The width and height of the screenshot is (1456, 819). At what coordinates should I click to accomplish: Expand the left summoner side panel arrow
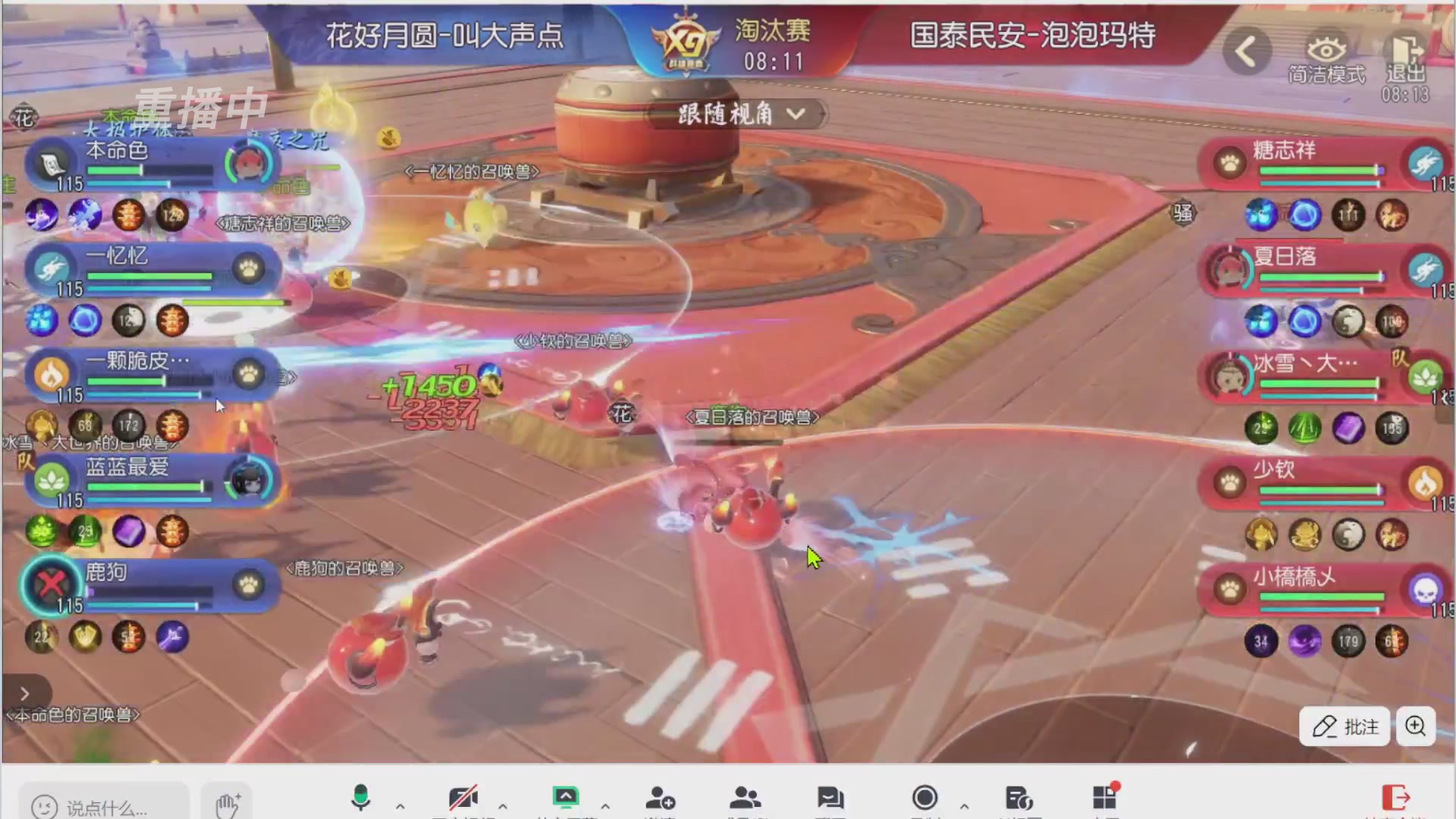tap(24, 693)
